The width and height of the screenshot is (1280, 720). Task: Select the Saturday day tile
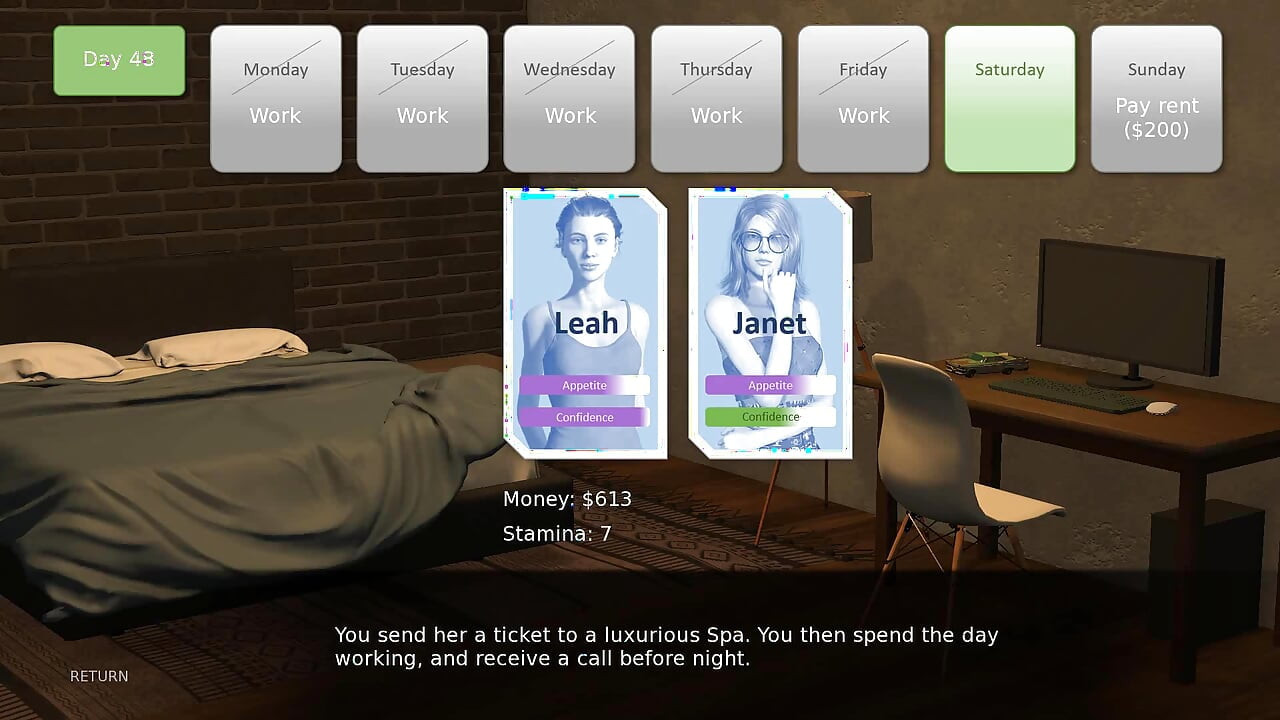(1010, 98)
